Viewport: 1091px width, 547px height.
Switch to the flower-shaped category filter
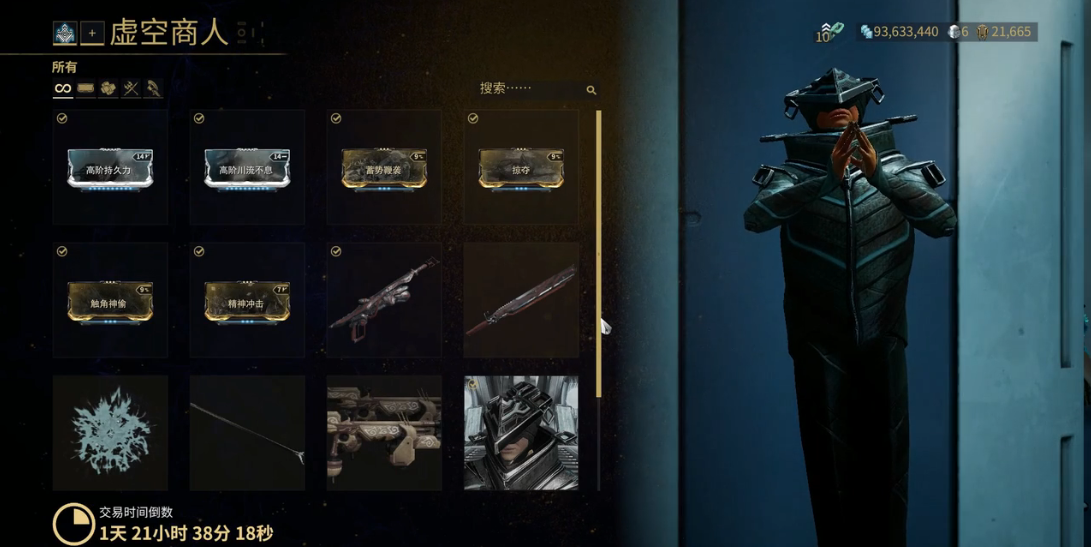pyautogui.click(x=108, y=89)
